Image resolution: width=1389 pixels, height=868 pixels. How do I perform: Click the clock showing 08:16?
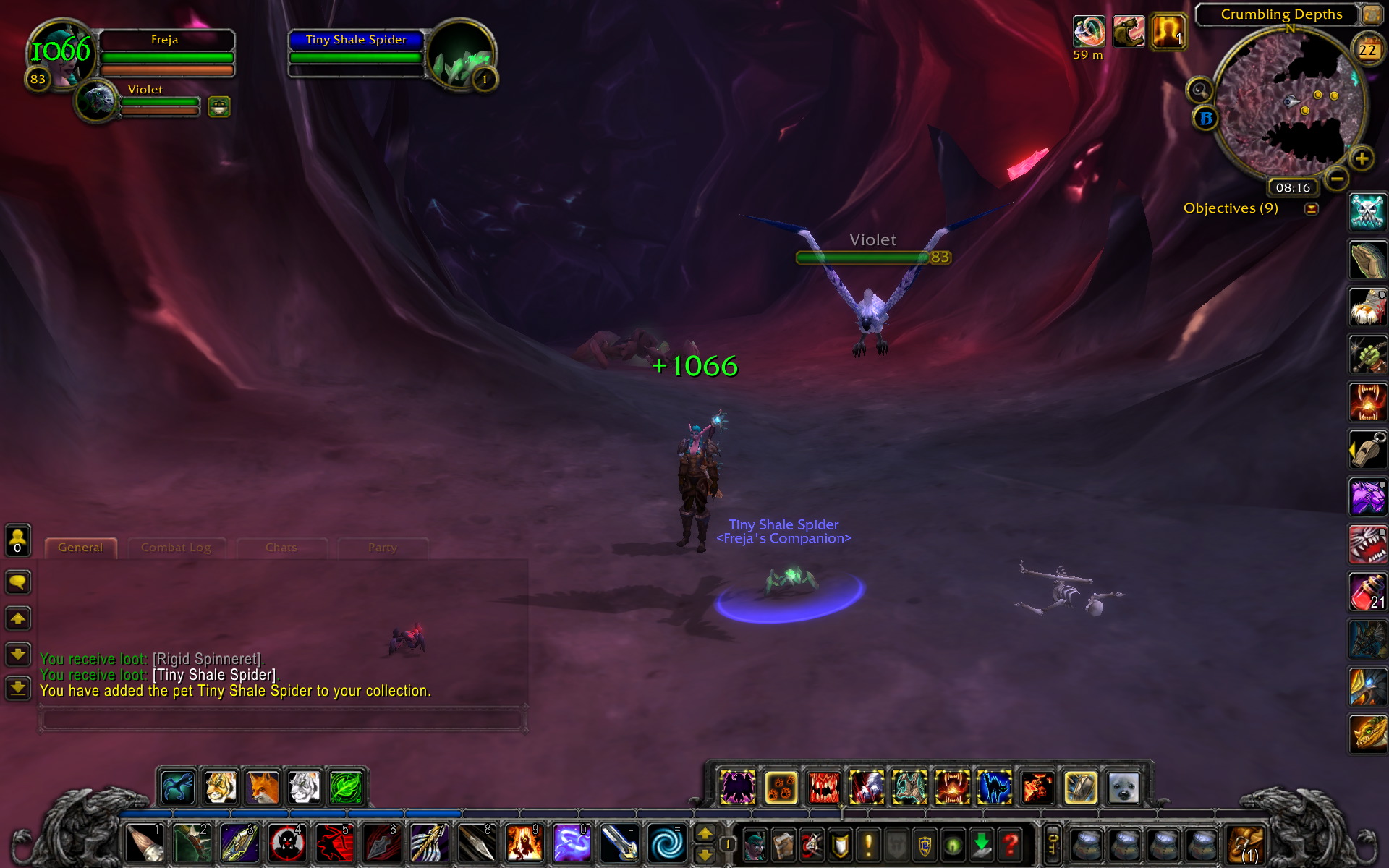(1293, 187)
